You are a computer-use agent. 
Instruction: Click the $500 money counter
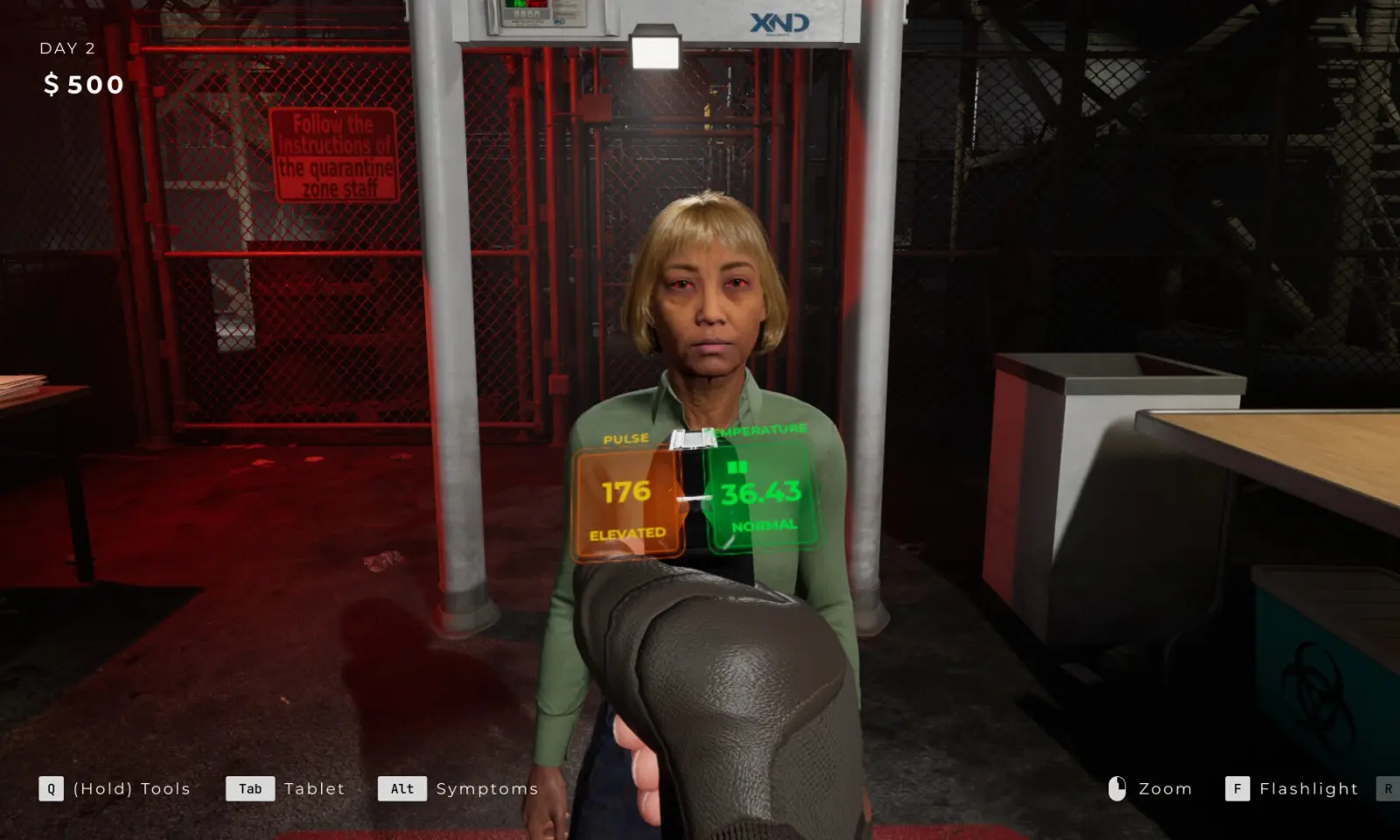point(84,84)
